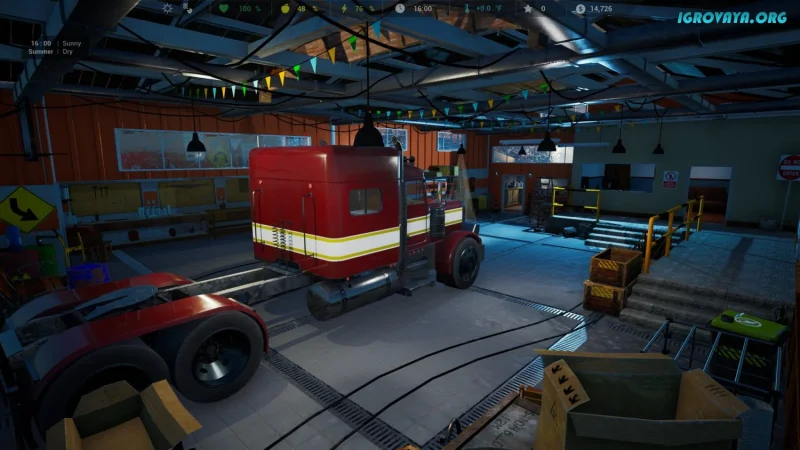The image size is (800, 450).
Task: Select the dollar coin money icon
Action: pyautogui.click(x=580, y=8)
